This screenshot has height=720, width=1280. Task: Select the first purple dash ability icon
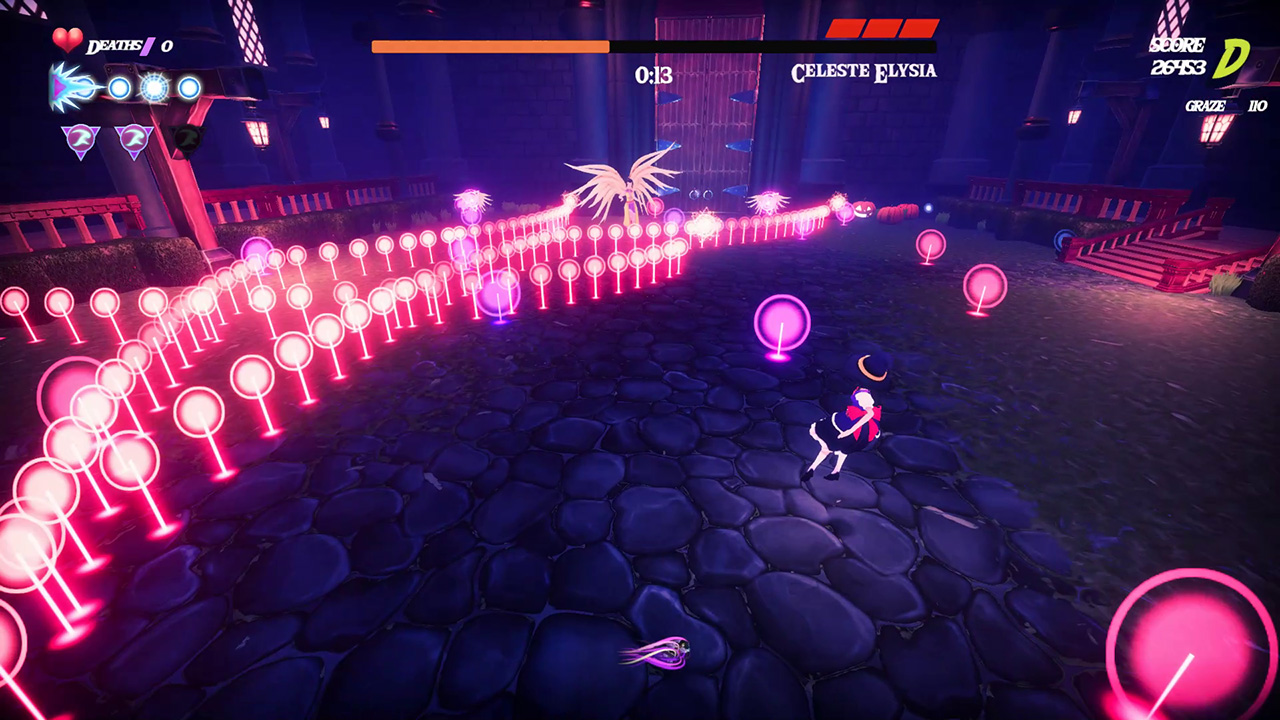click(79, 139)
